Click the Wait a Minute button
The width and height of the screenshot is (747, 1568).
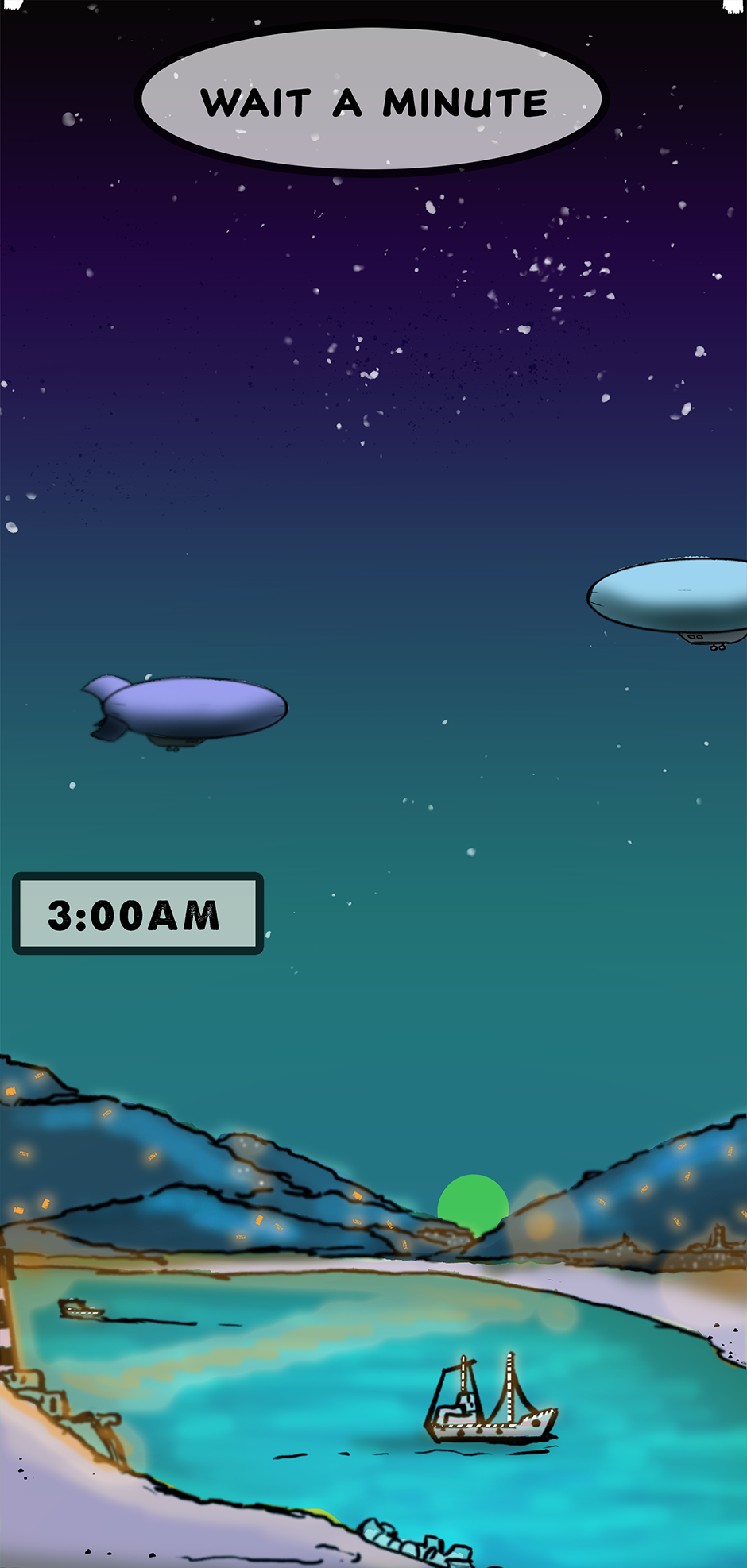tap(372, 100)
